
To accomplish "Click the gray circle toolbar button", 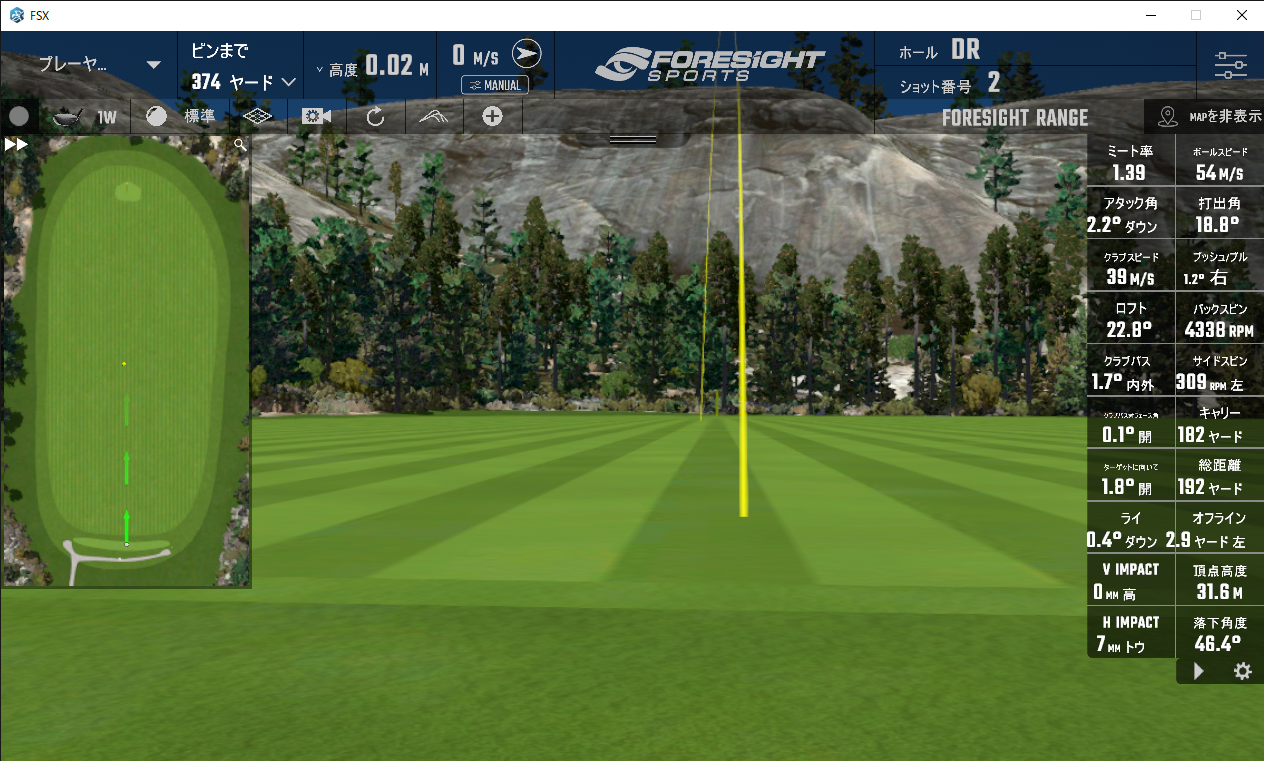I will 19,116.
